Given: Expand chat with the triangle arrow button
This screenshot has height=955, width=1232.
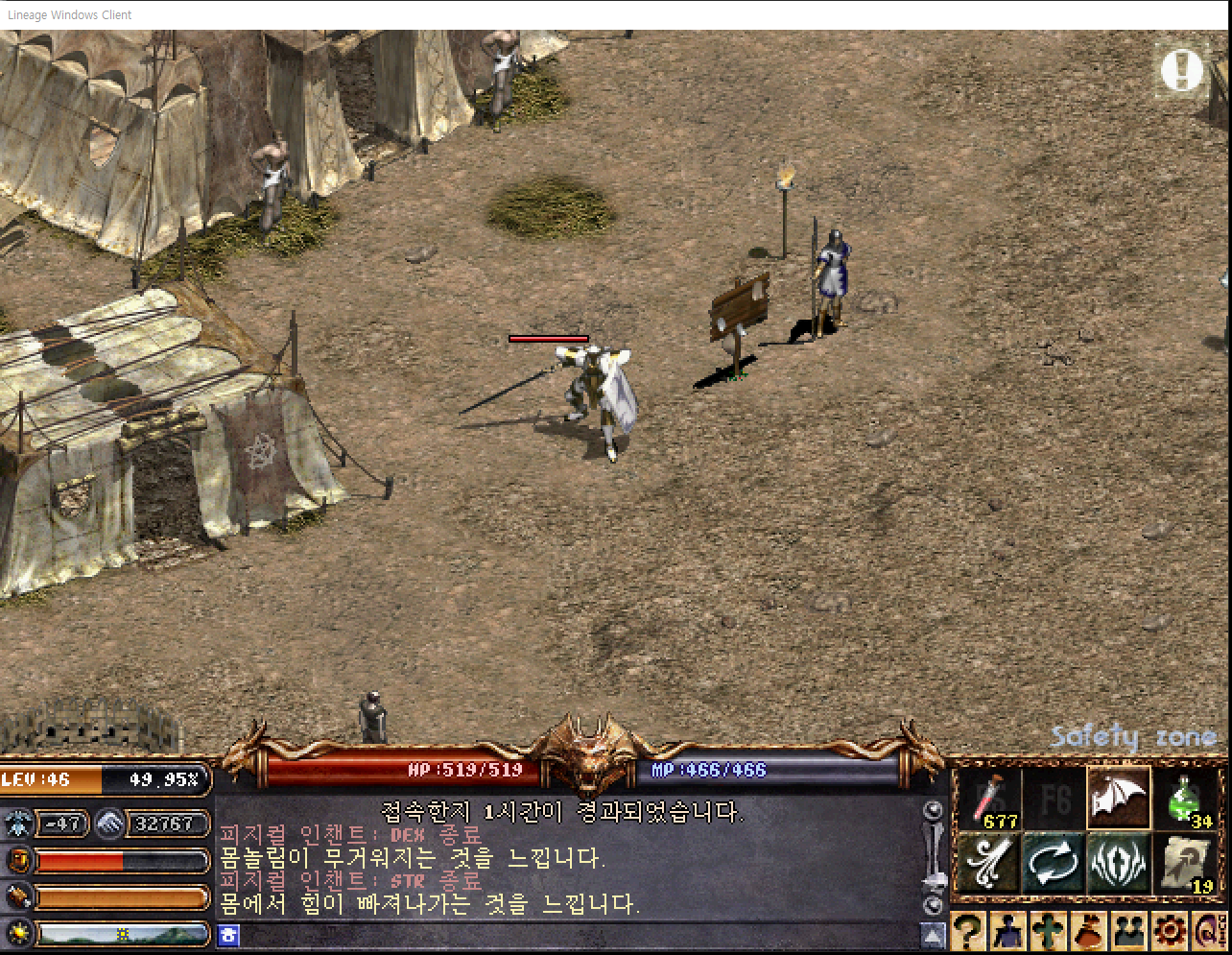Looking at the screenshot, I should click(x=933, y=935).
